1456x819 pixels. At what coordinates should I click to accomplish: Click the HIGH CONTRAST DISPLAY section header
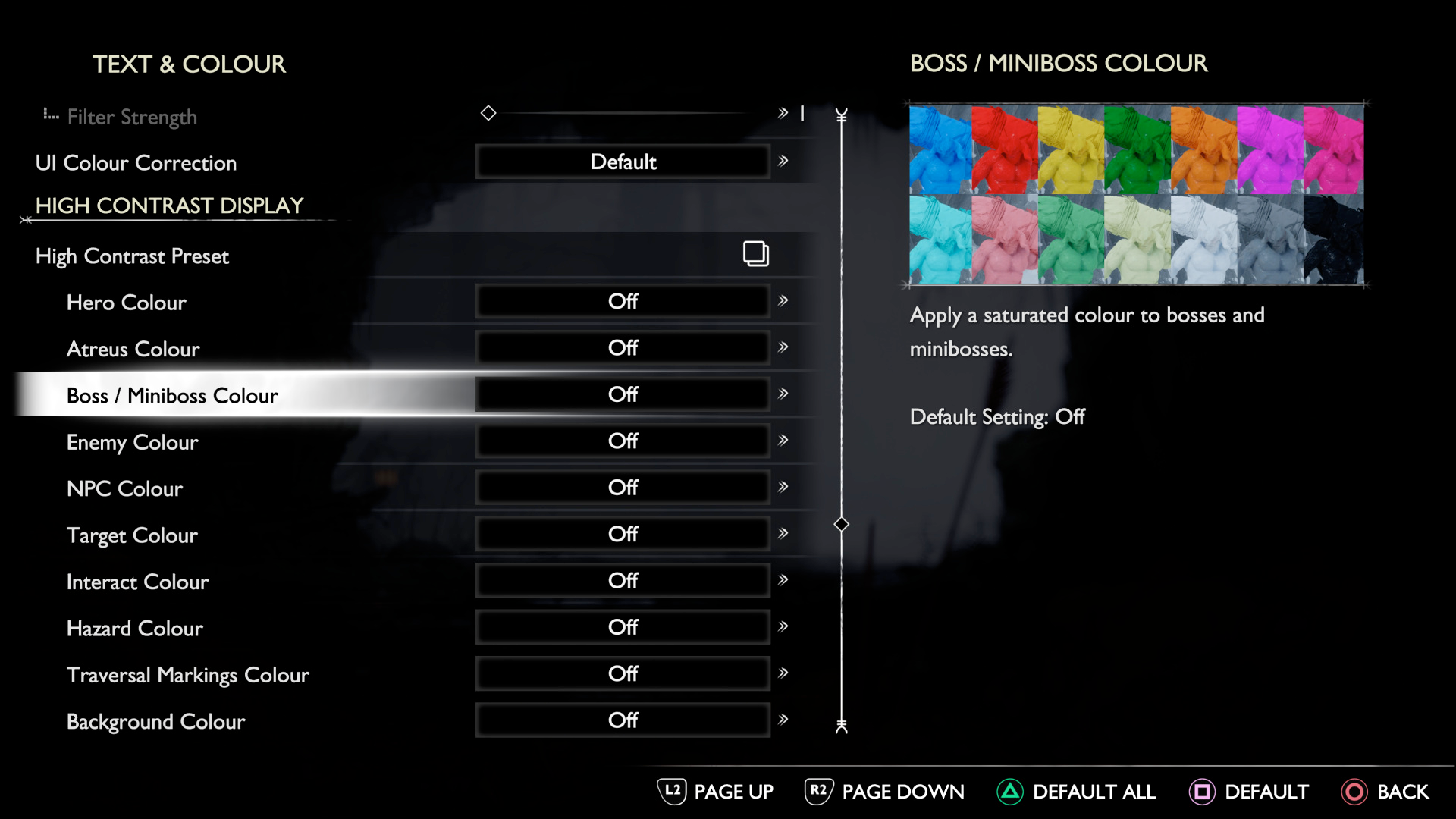168,205
